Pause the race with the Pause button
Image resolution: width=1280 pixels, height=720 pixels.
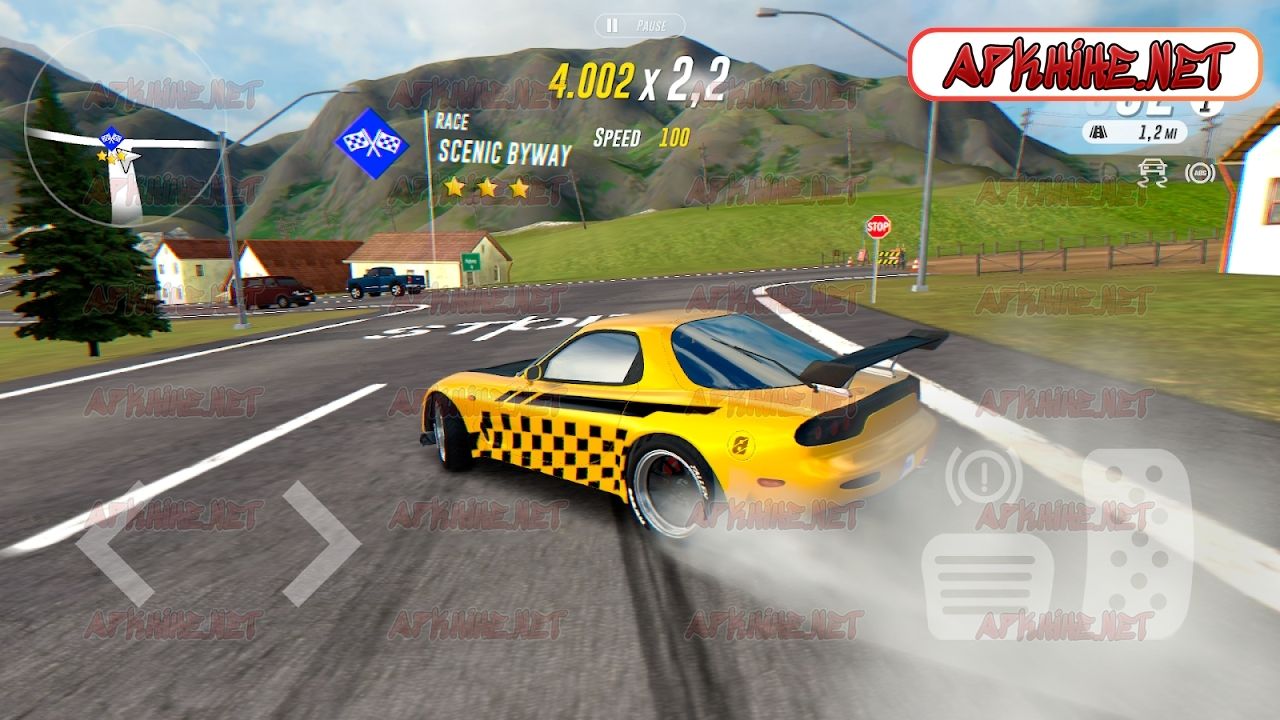pos(640,25)
